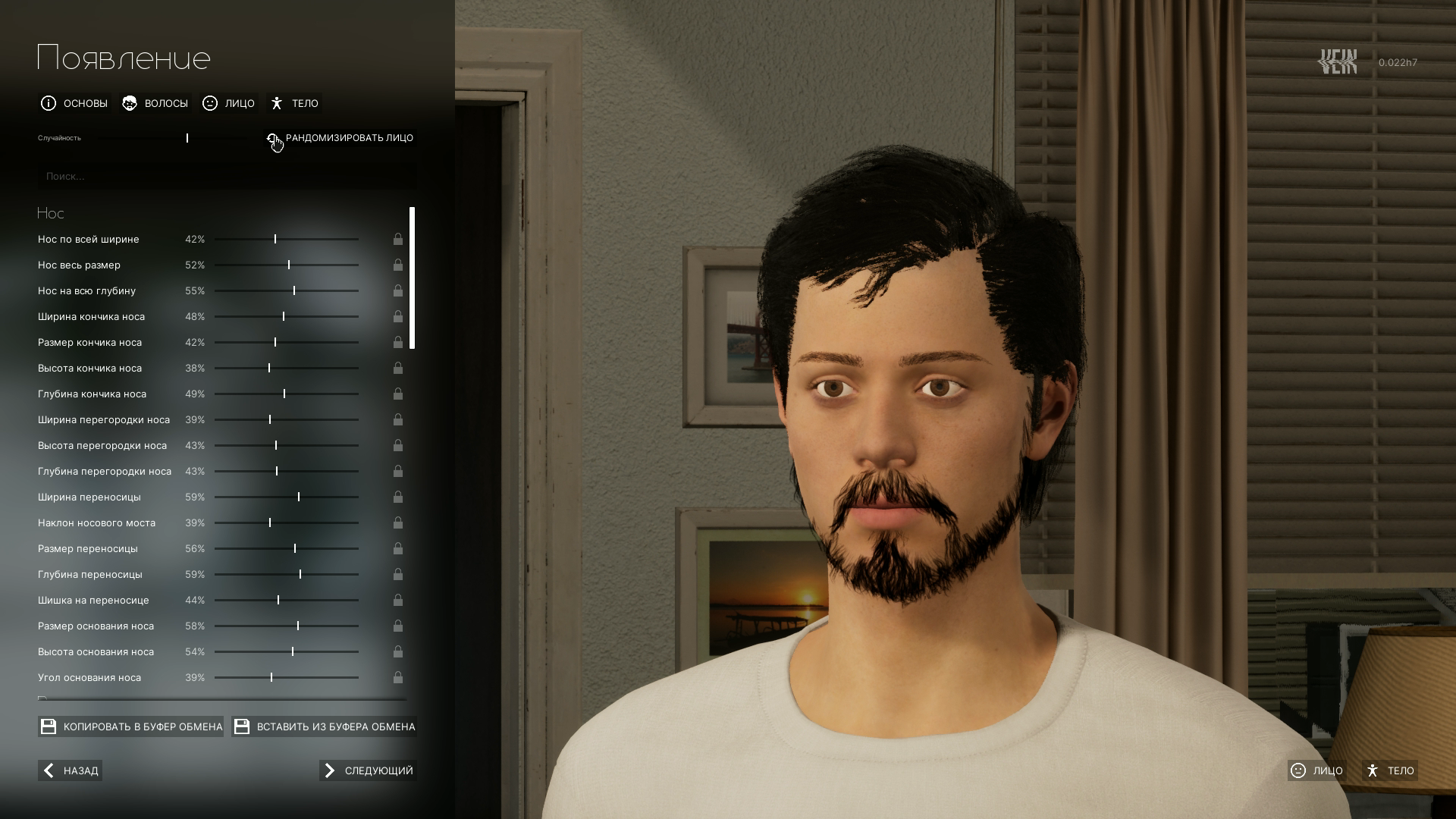Viewport: 1456px width, 819px height.
Task: Switch to the Тело tab at top
Action: (295, 103)
